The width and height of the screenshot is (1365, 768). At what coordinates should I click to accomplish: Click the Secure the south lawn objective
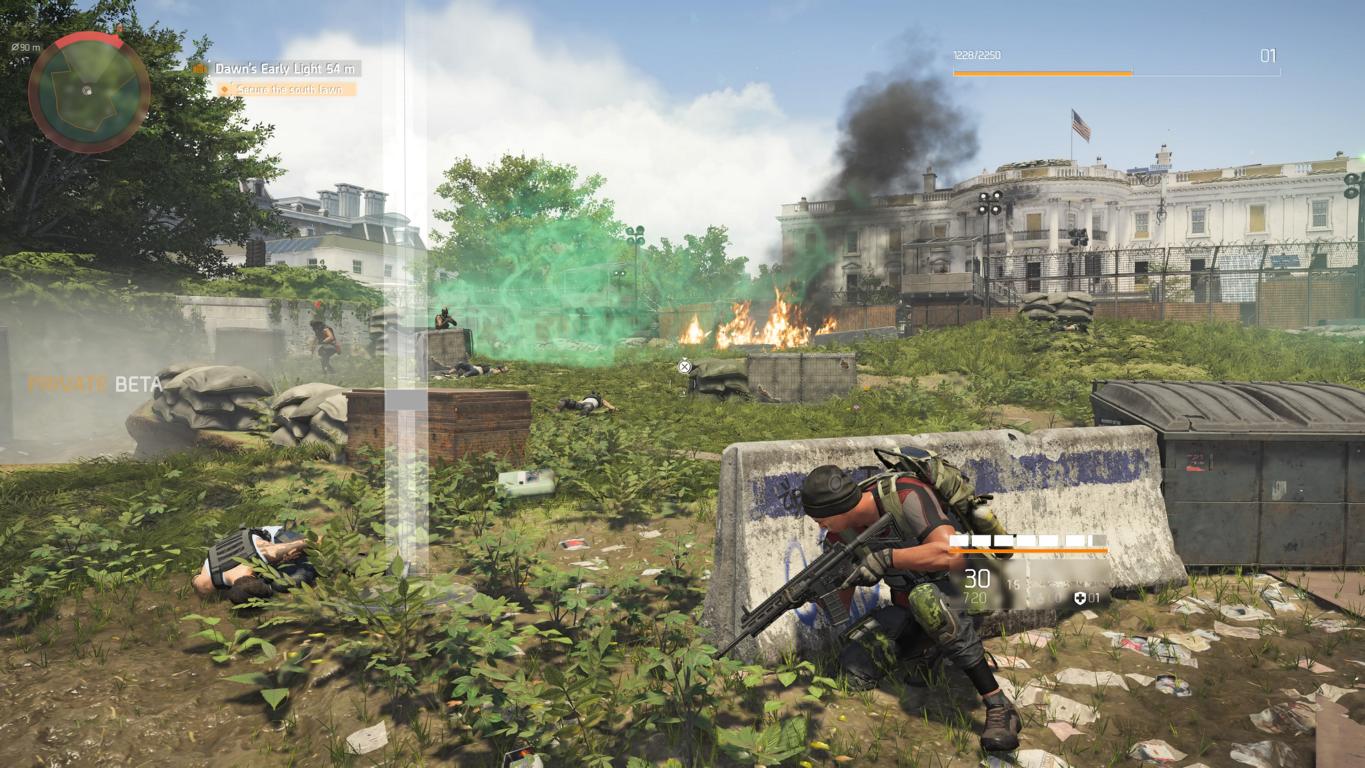(287, 89)
